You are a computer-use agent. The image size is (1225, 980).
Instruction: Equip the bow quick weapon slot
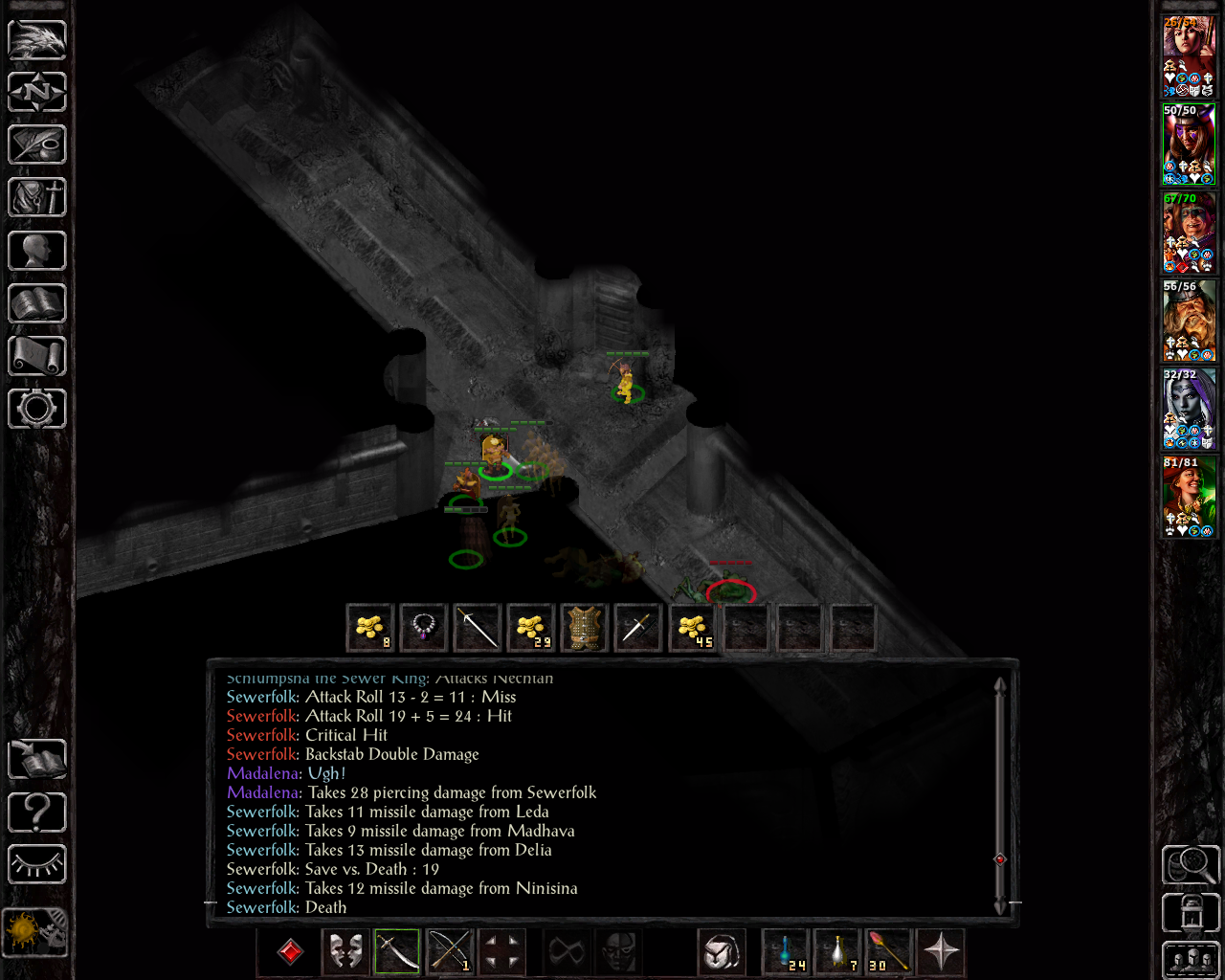[450, 951]
